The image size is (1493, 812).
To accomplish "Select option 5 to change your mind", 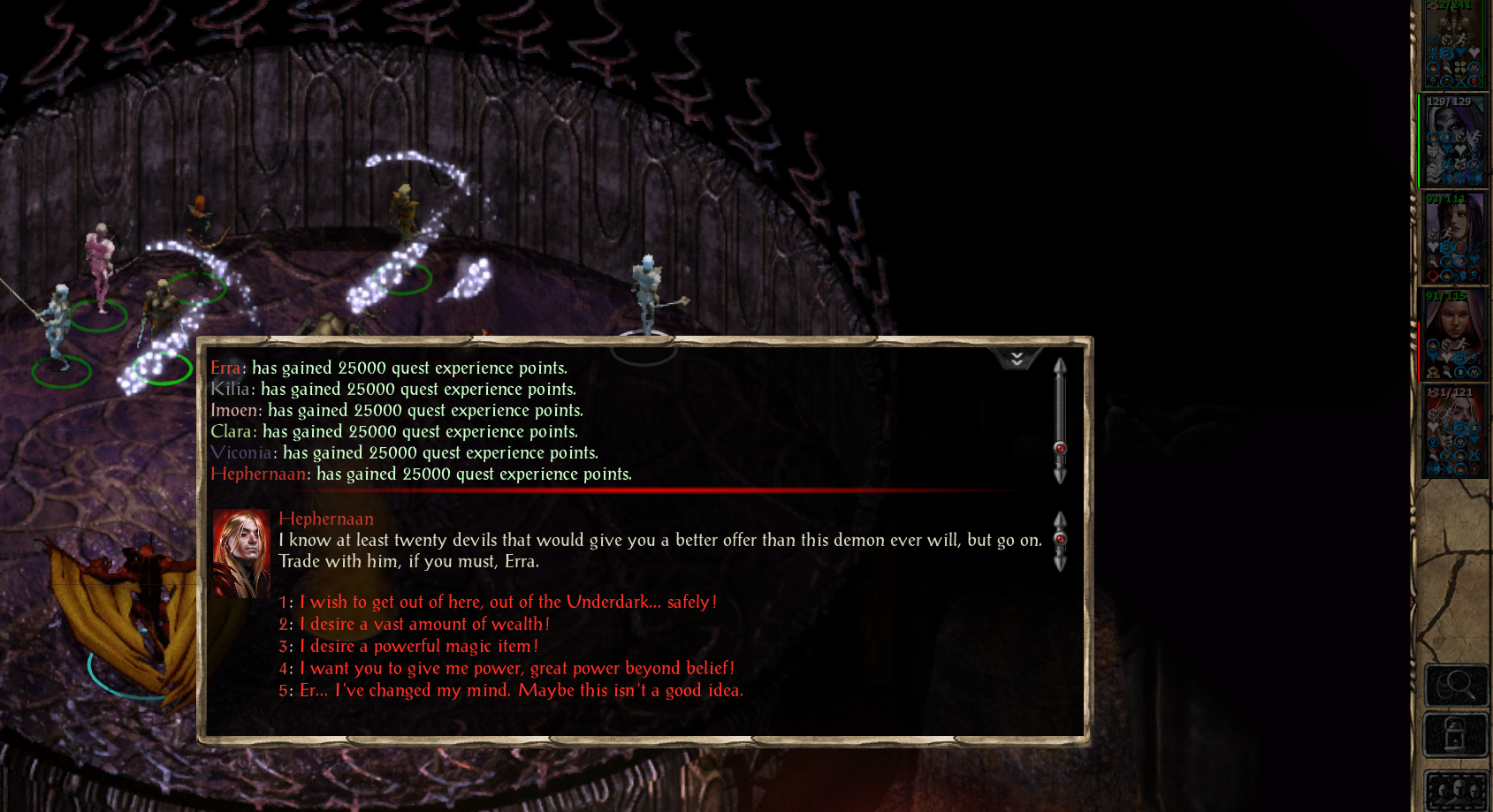I will pyautogui.click(x=522, y=690).
